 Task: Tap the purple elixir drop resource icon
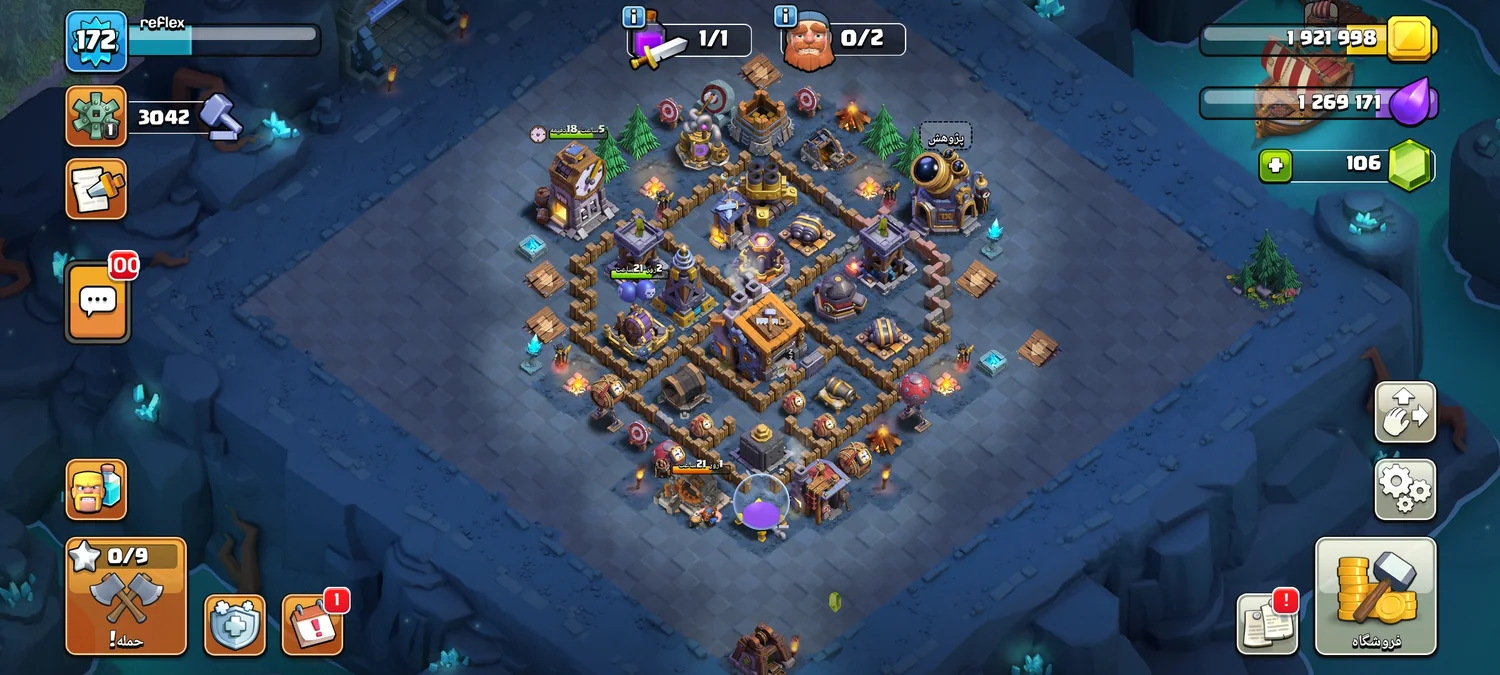pos(1410,103)
